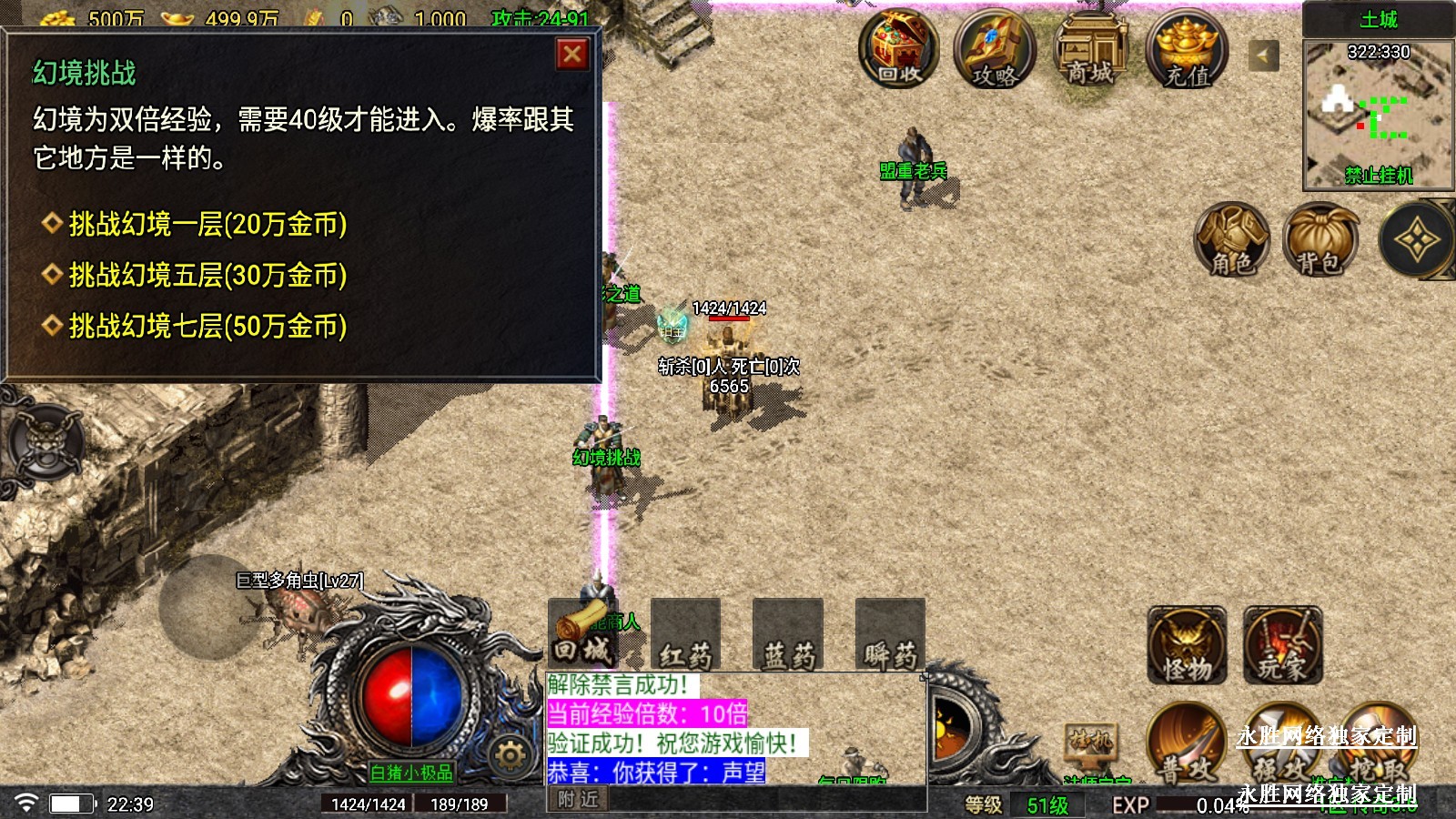Toggle the 挂机 auto-battle button
1456x819 pixels.
pos(1090,743)
